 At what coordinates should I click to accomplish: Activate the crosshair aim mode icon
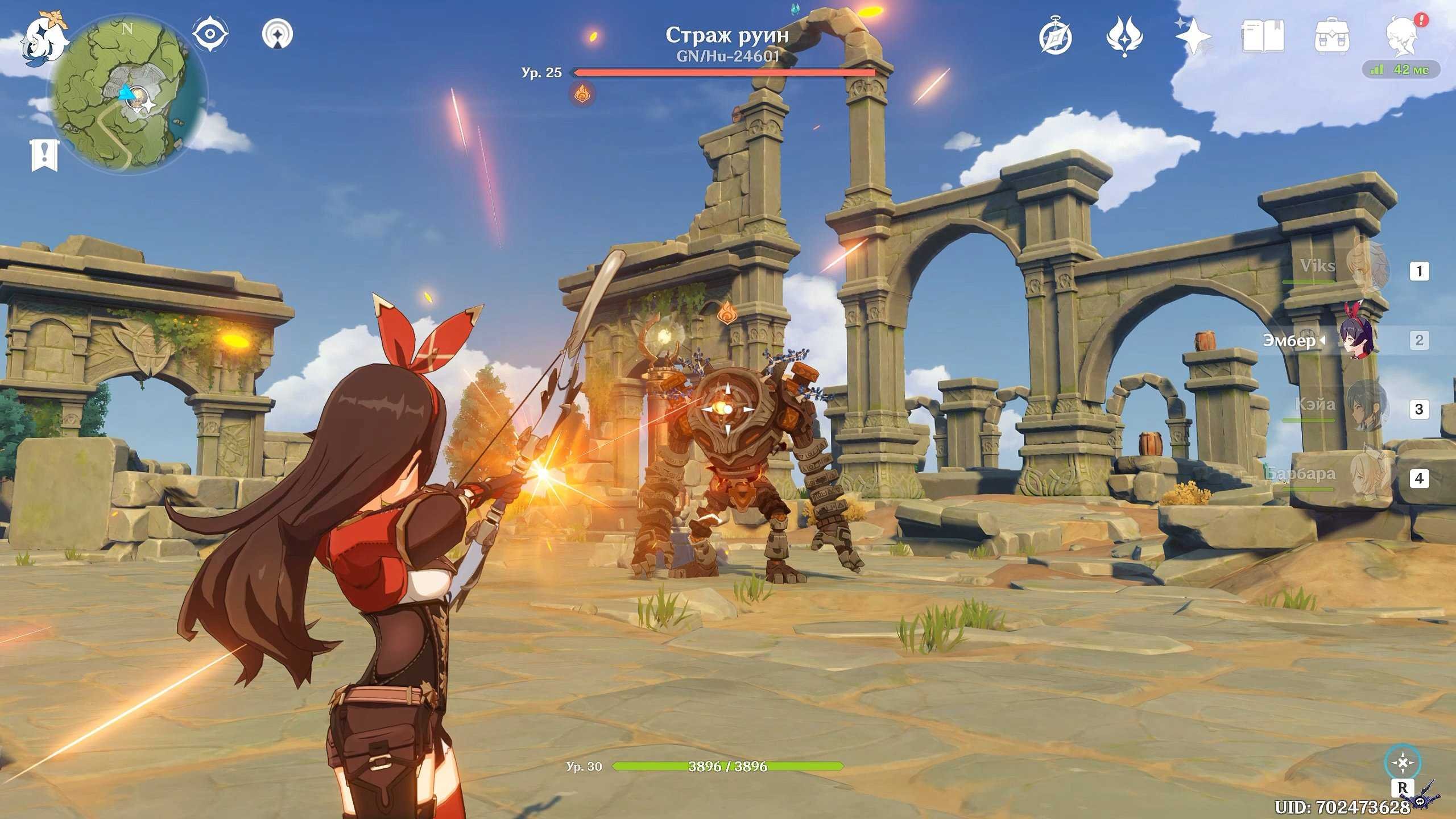point(1403,763)
